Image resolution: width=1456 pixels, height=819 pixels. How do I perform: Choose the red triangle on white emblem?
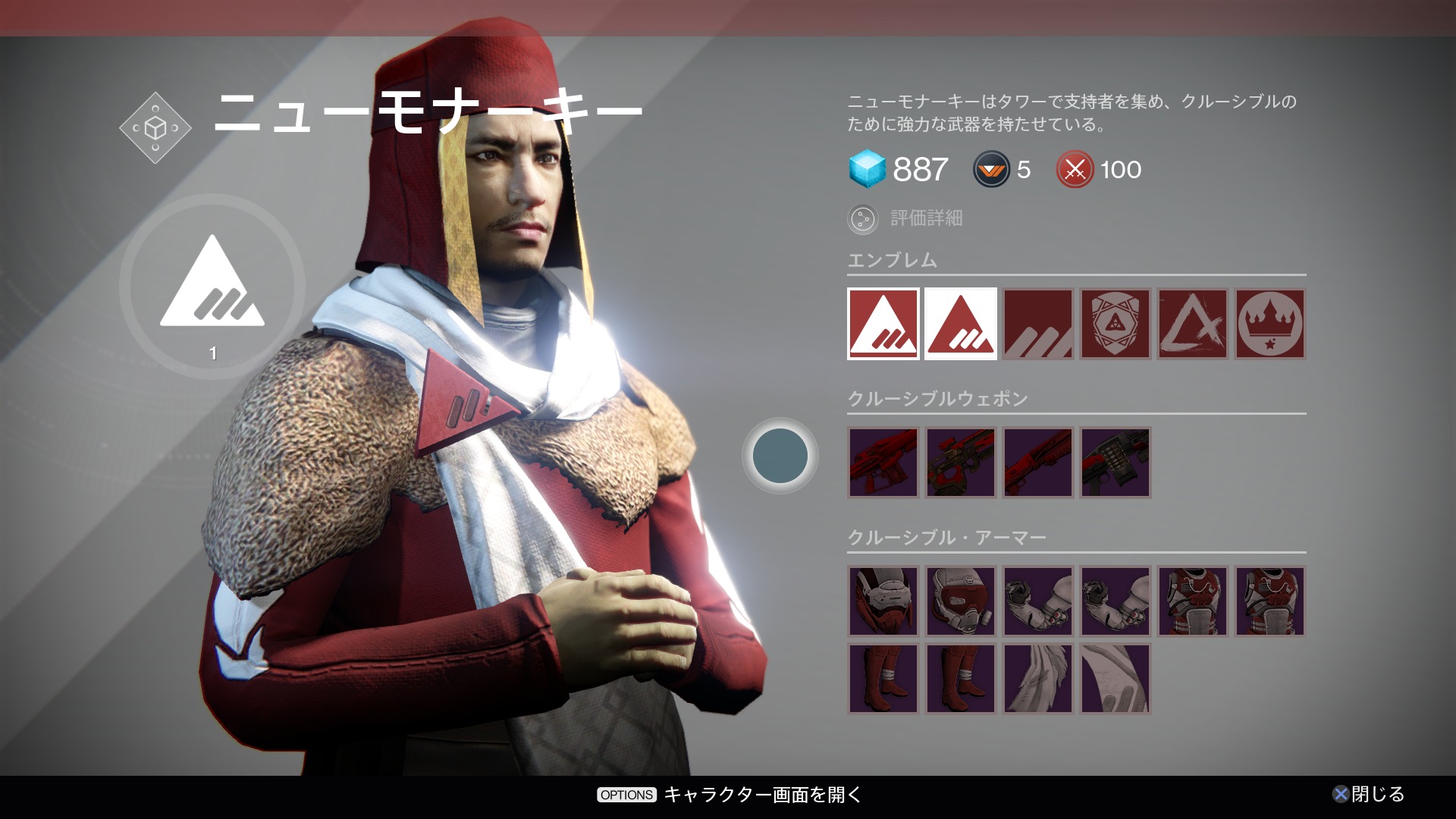click(960, 324)
